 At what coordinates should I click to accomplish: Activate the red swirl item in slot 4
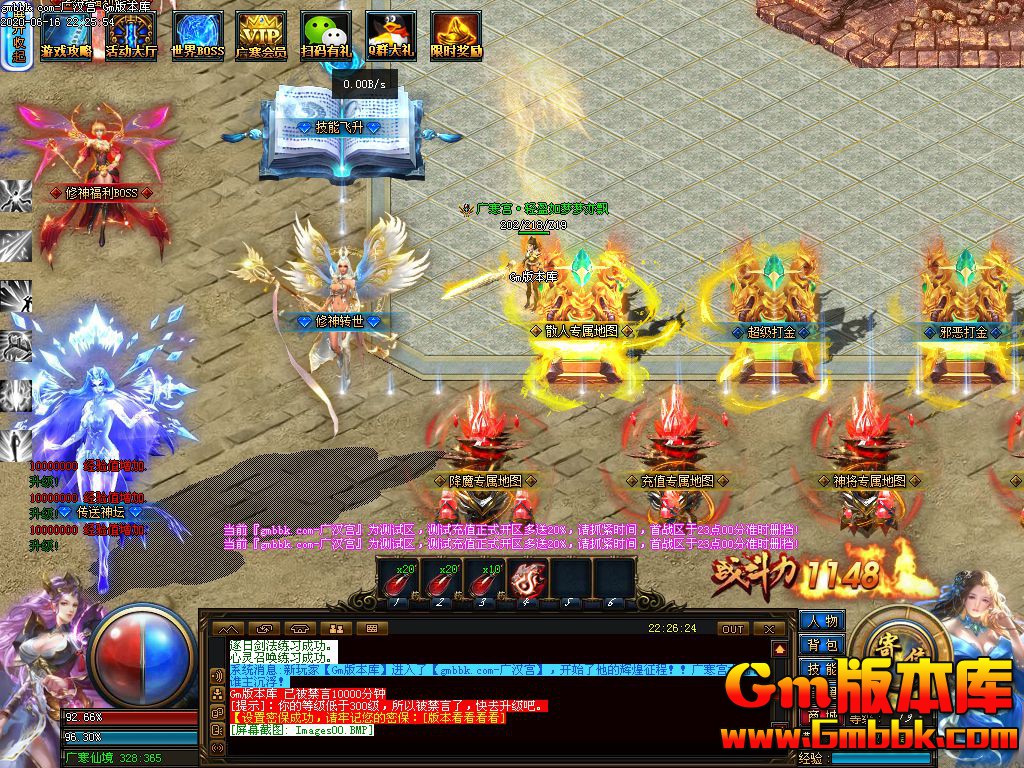click(x=527, y=579)
